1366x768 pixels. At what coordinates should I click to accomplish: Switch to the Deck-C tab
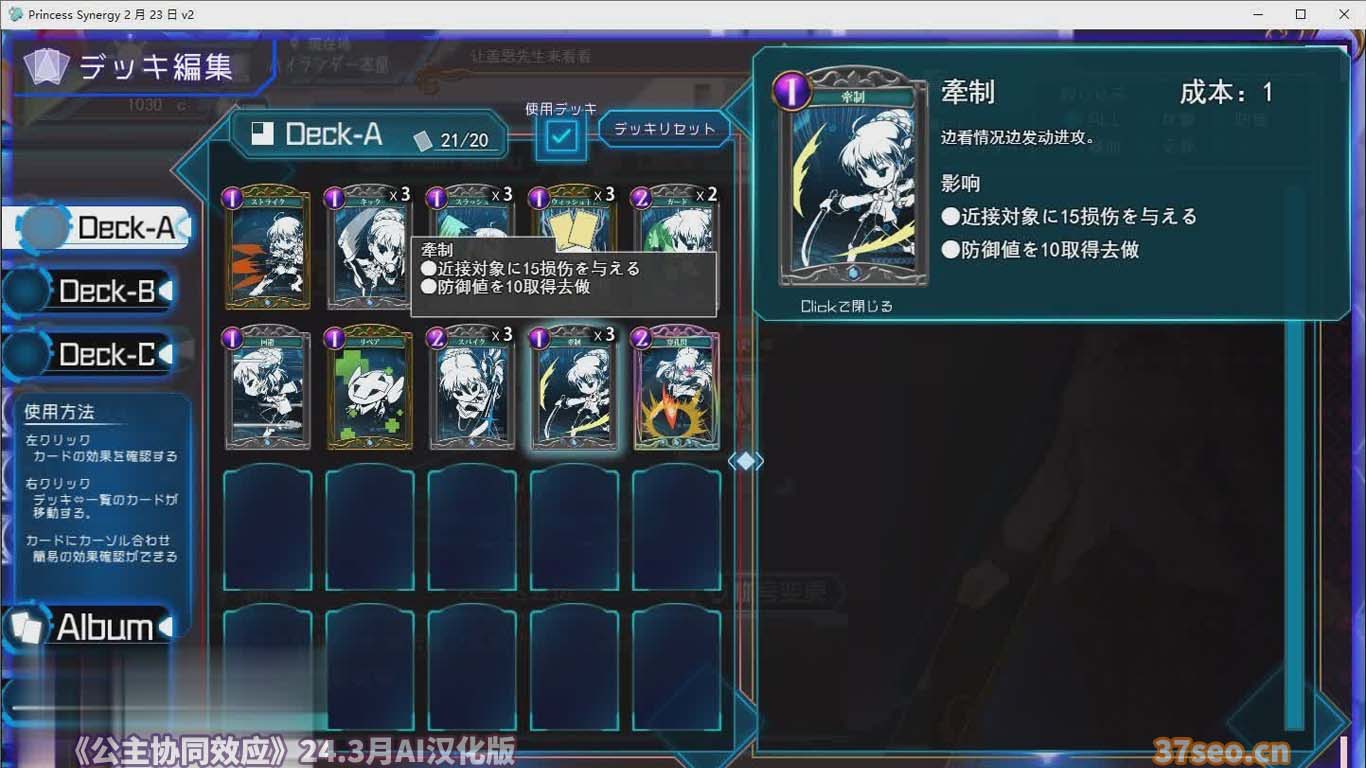tap(95, 354)
